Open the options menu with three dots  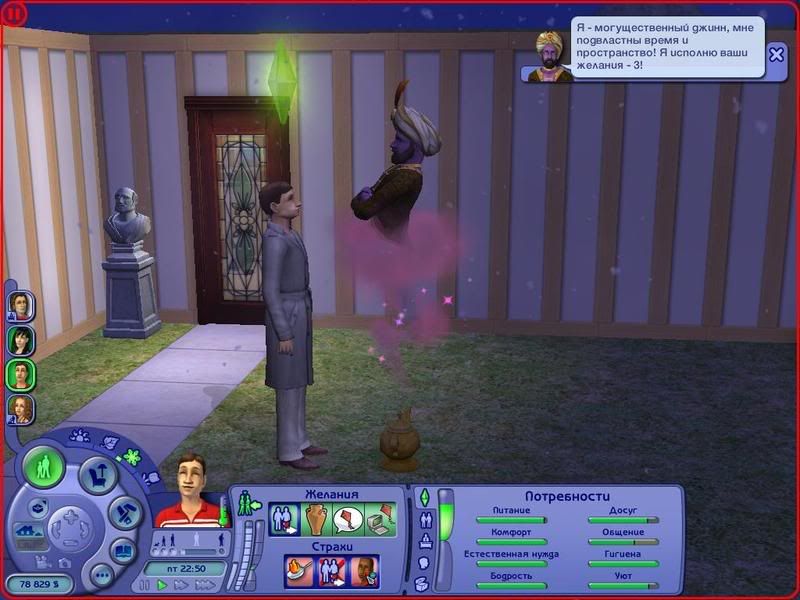[x=101, y=575]
